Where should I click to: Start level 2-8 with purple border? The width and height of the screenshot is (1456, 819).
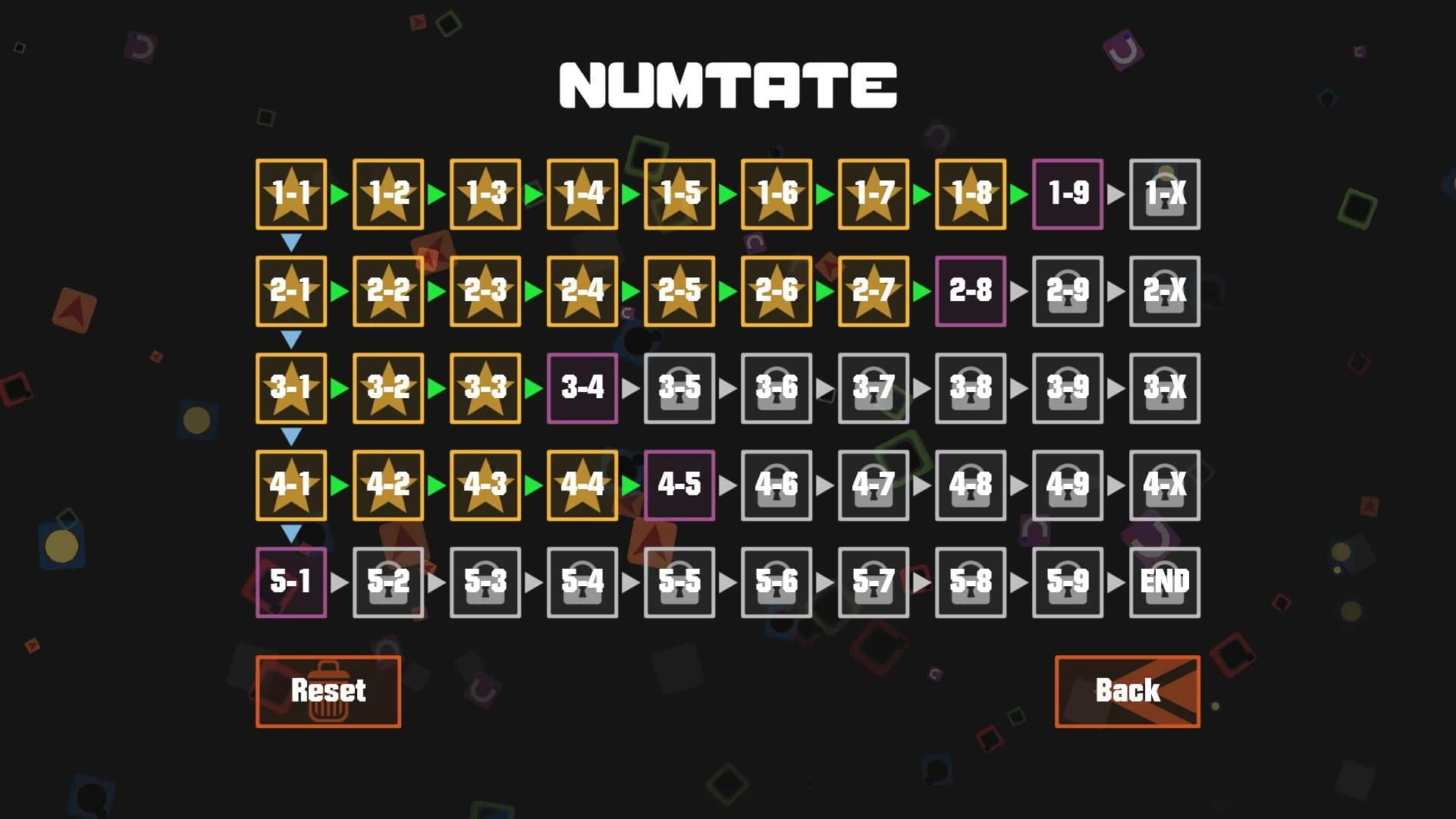pos(971,291)
